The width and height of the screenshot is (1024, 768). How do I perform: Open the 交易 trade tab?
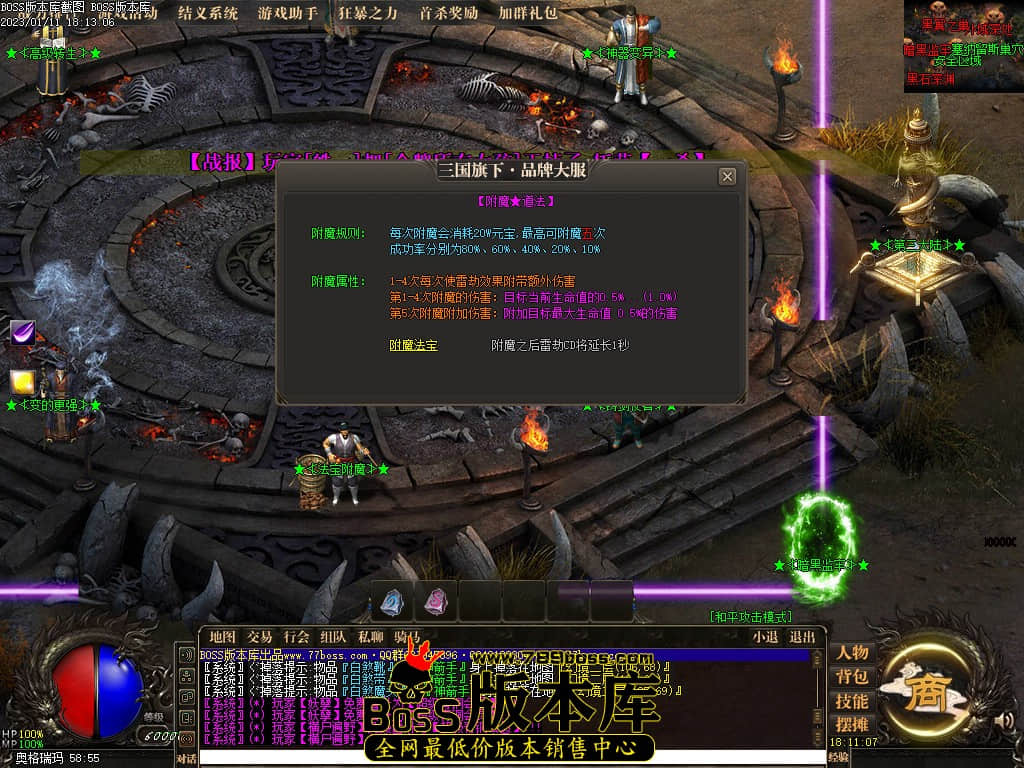click(260, 637)
